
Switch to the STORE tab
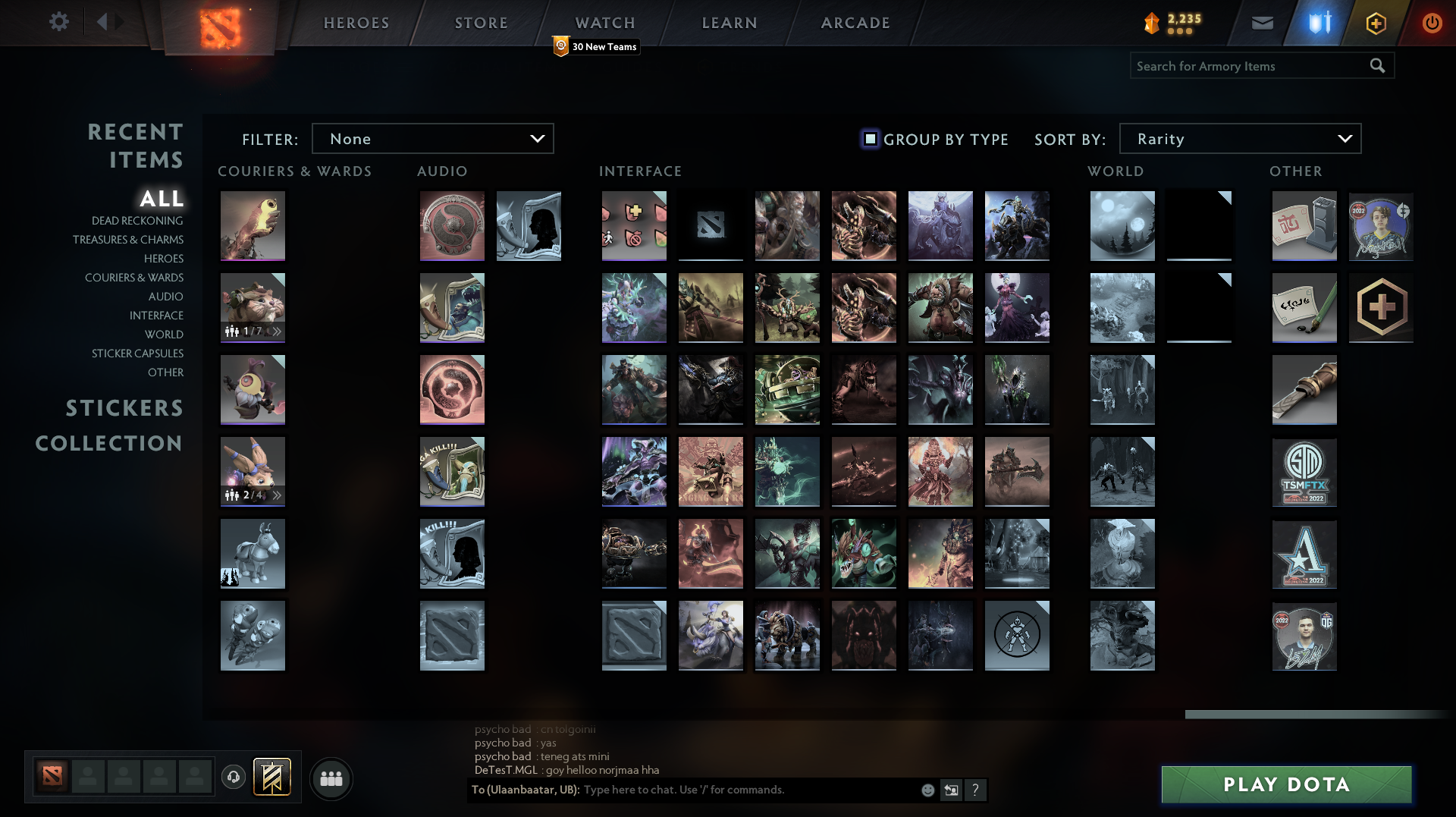pos(481,23)
